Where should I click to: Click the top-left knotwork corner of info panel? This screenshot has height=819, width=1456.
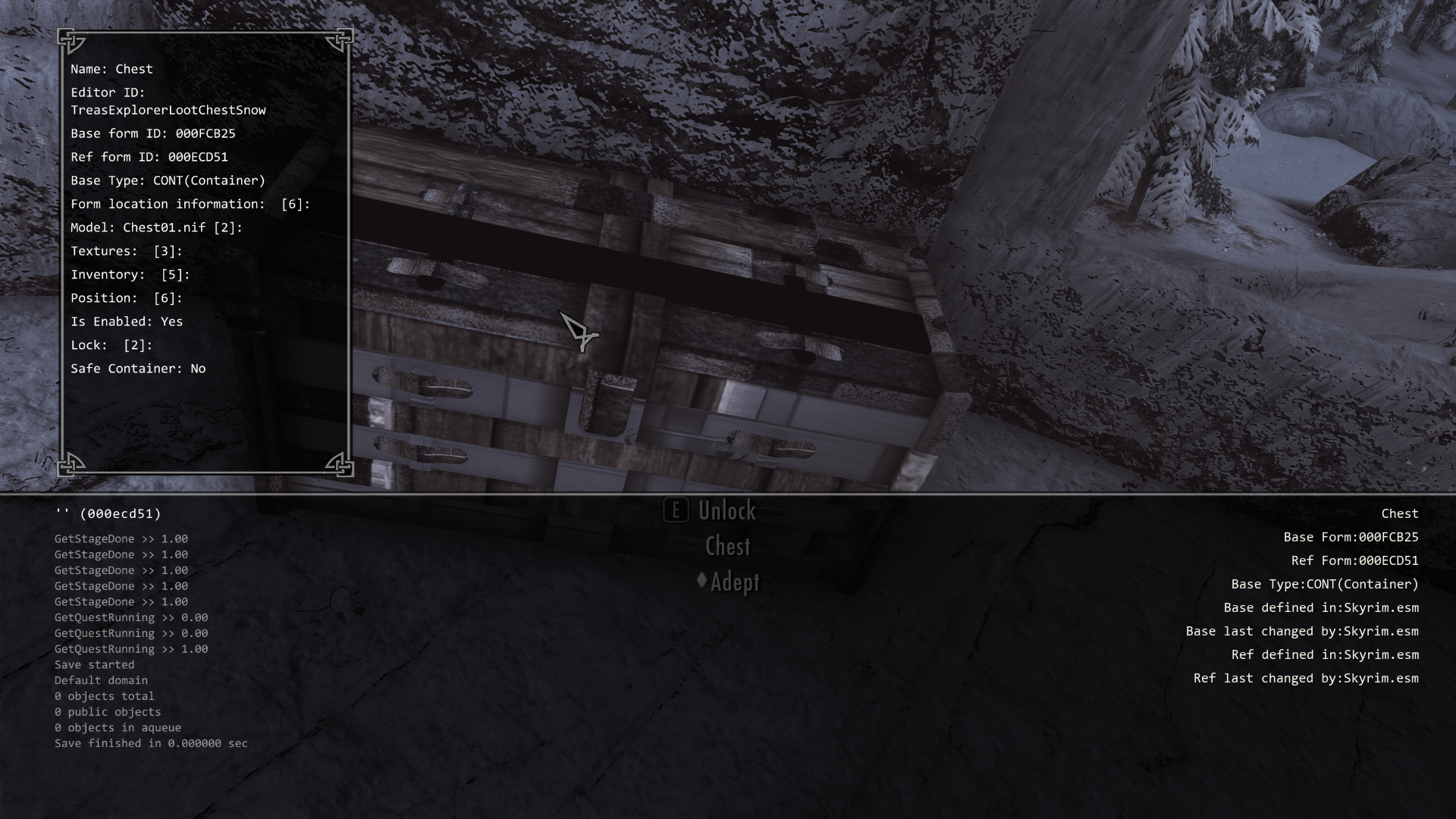point(72,40)
